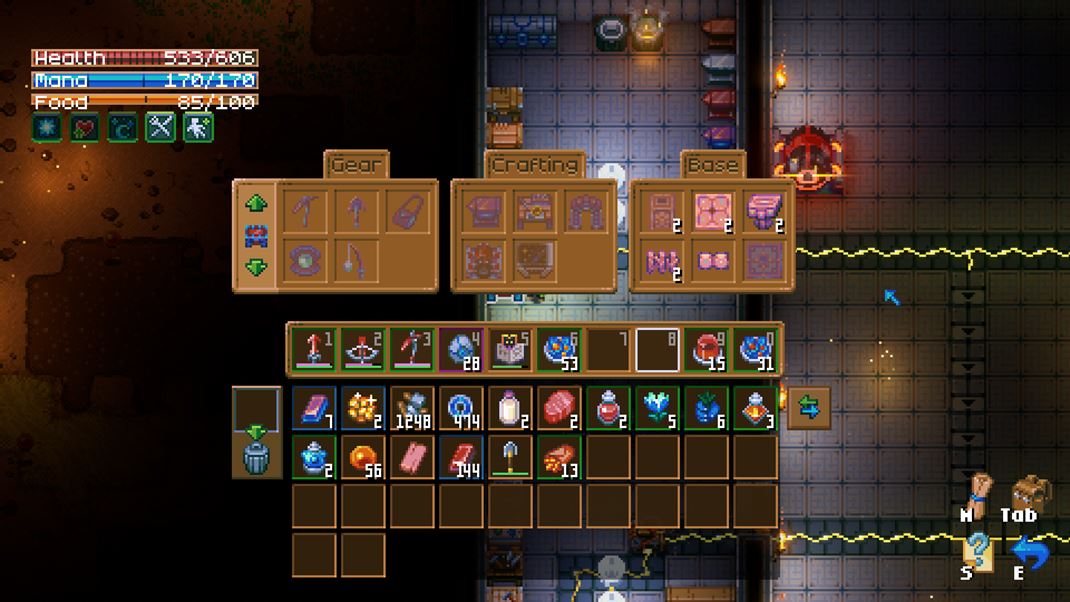
Task: Select the shovel in the inventory
Action: [x=510, y=457]
